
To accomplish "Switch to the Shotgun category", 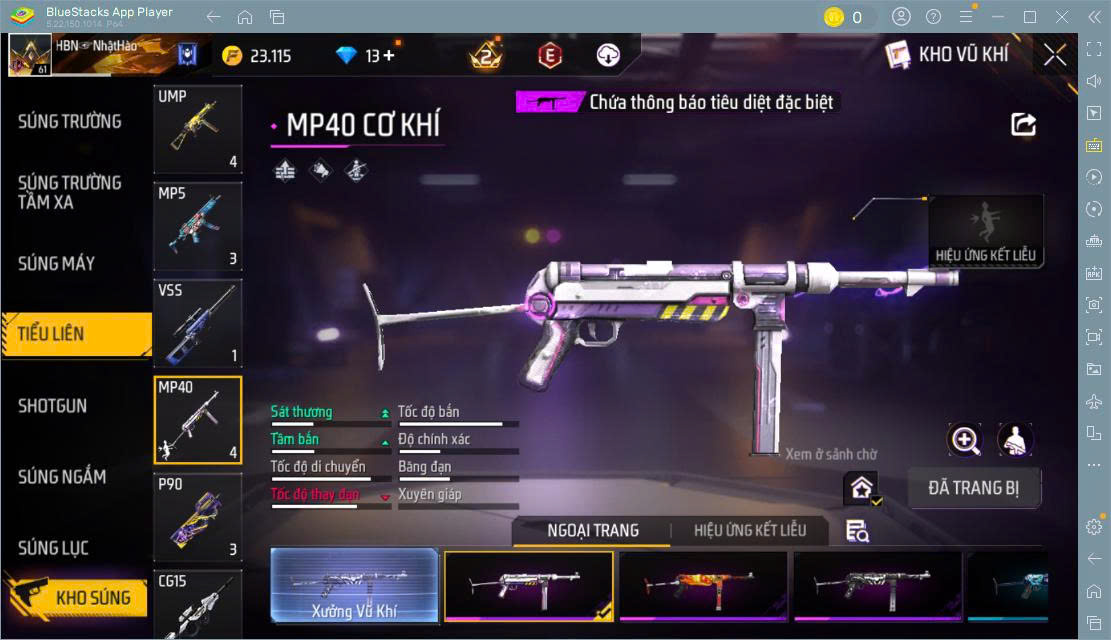I will coord(53,406).
